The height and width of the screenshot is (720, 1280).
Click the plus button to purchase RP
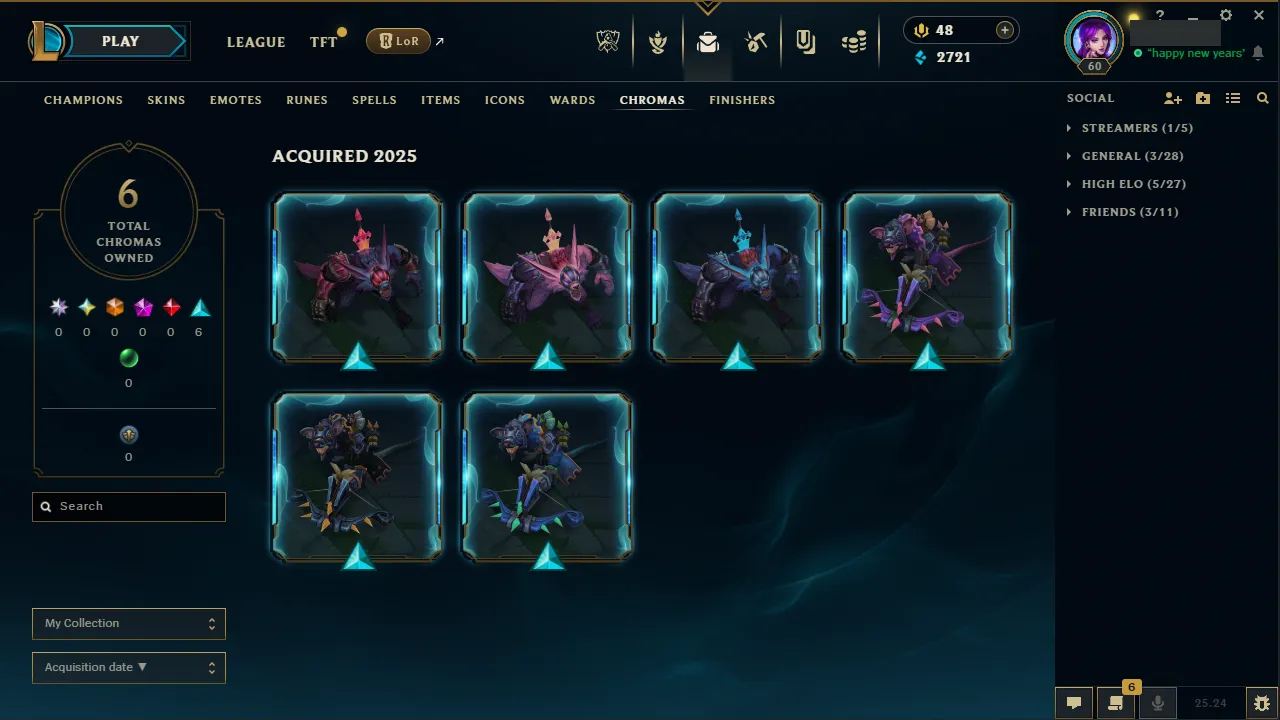coord(1004,30)
